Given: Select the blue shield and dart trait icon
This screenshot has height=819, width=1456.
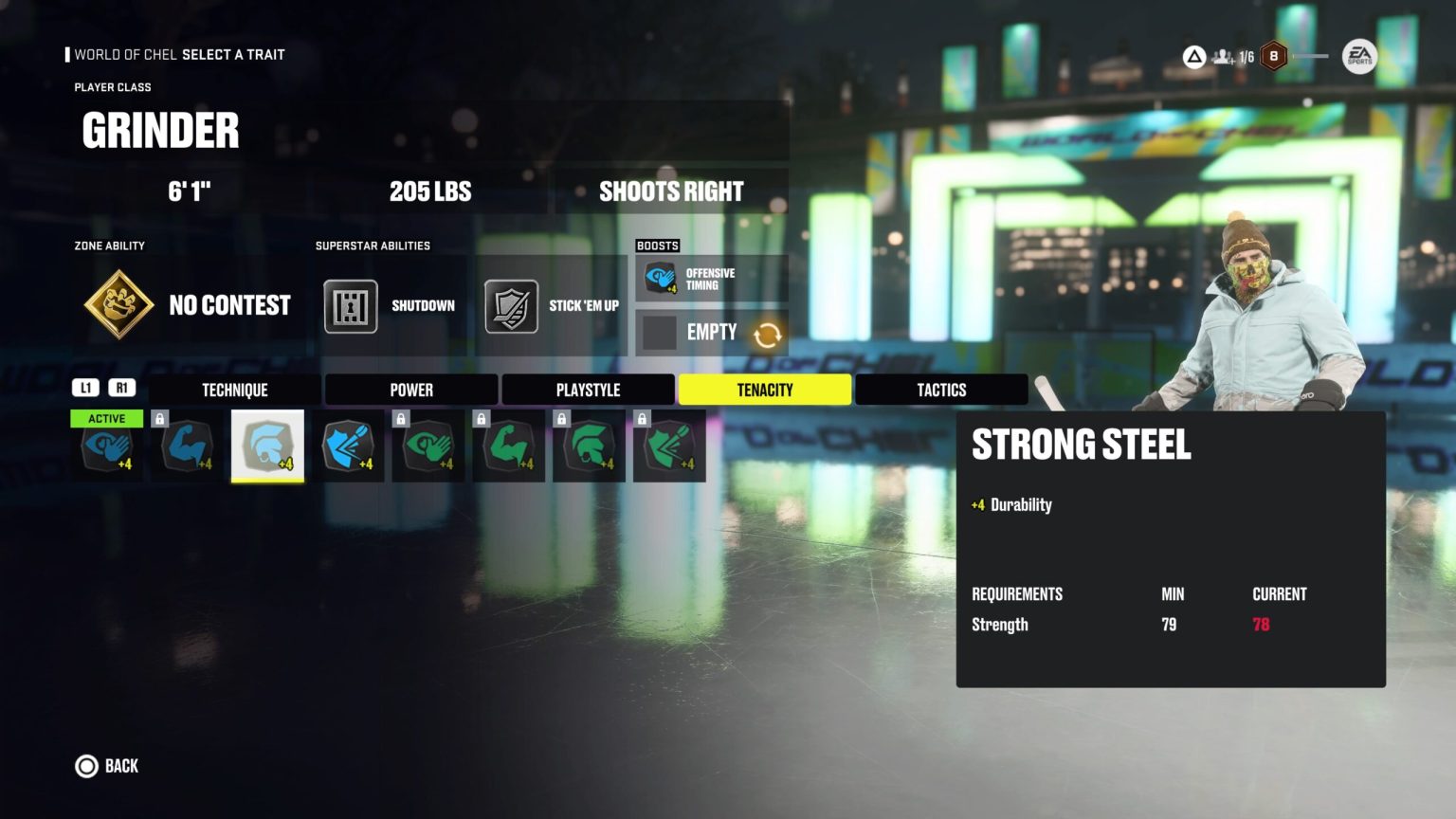Looking at the screenshot, I should coord(349,446).
